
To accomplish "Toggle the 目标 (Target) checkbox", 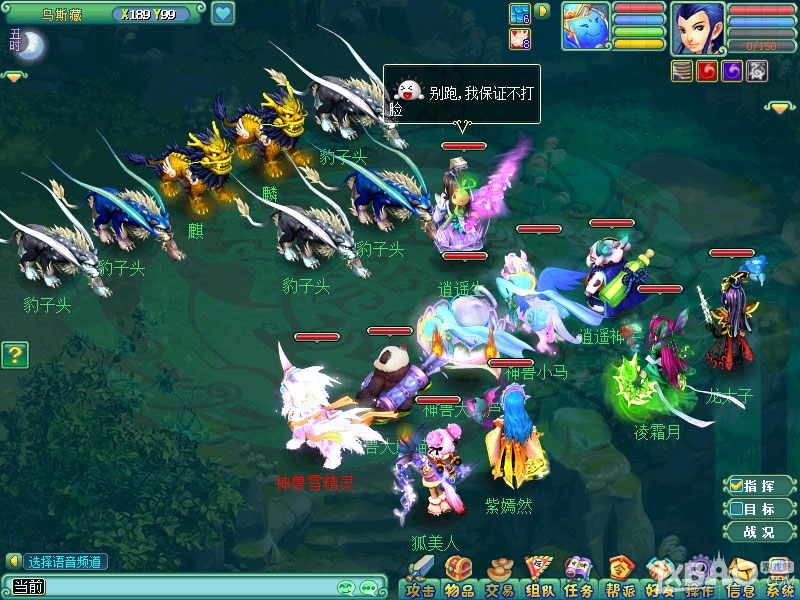I will [x=736, y=508].
